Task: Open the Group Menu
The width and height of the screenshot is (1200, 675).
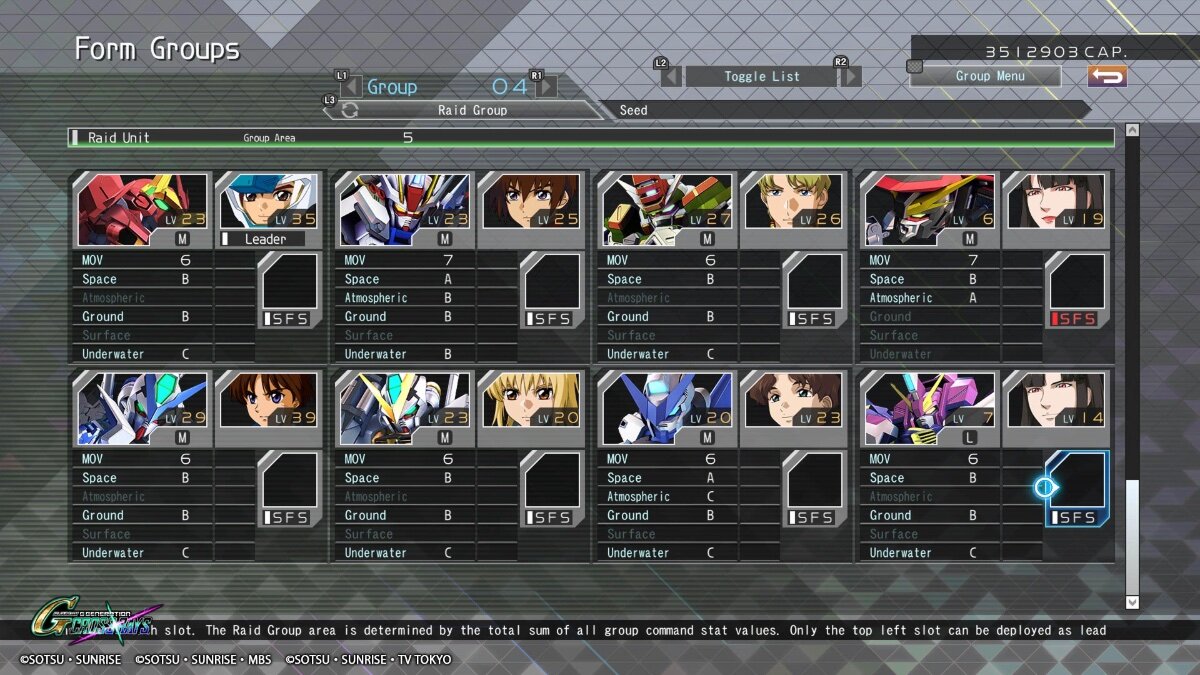Action: point(985,76)
